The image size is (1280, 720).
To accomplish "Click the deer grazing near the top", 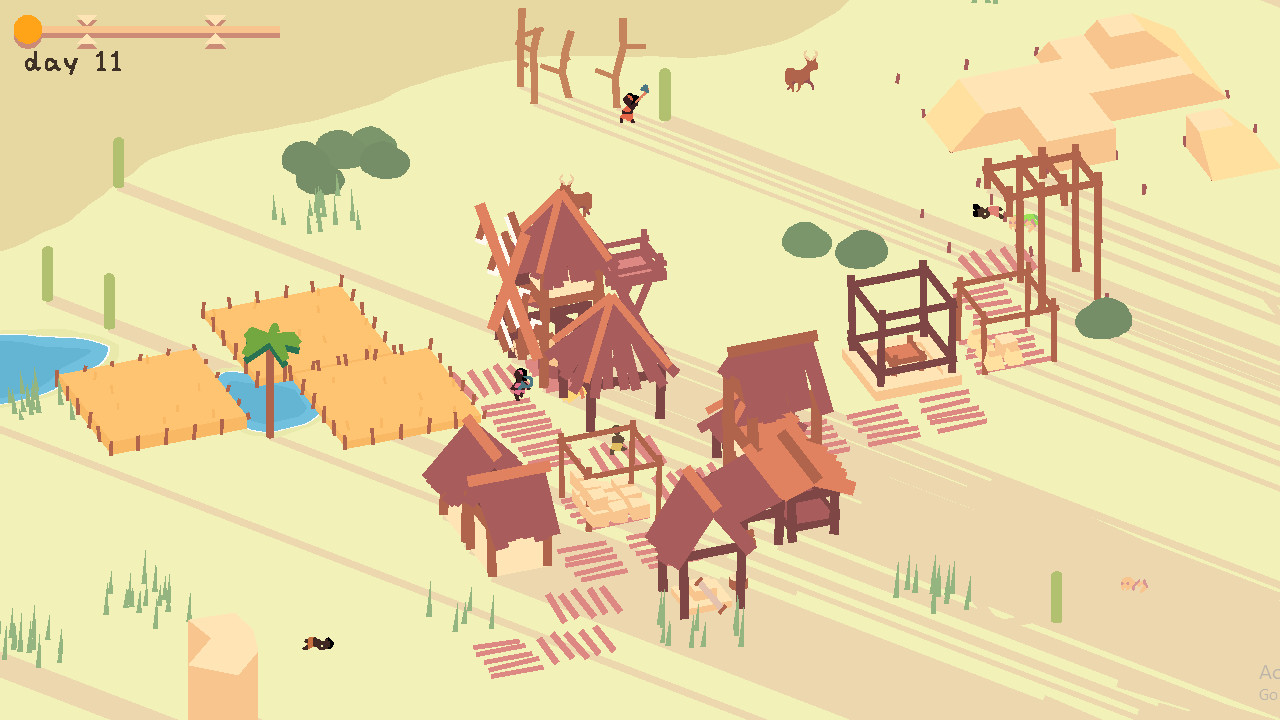I will [x=800, y=75].
